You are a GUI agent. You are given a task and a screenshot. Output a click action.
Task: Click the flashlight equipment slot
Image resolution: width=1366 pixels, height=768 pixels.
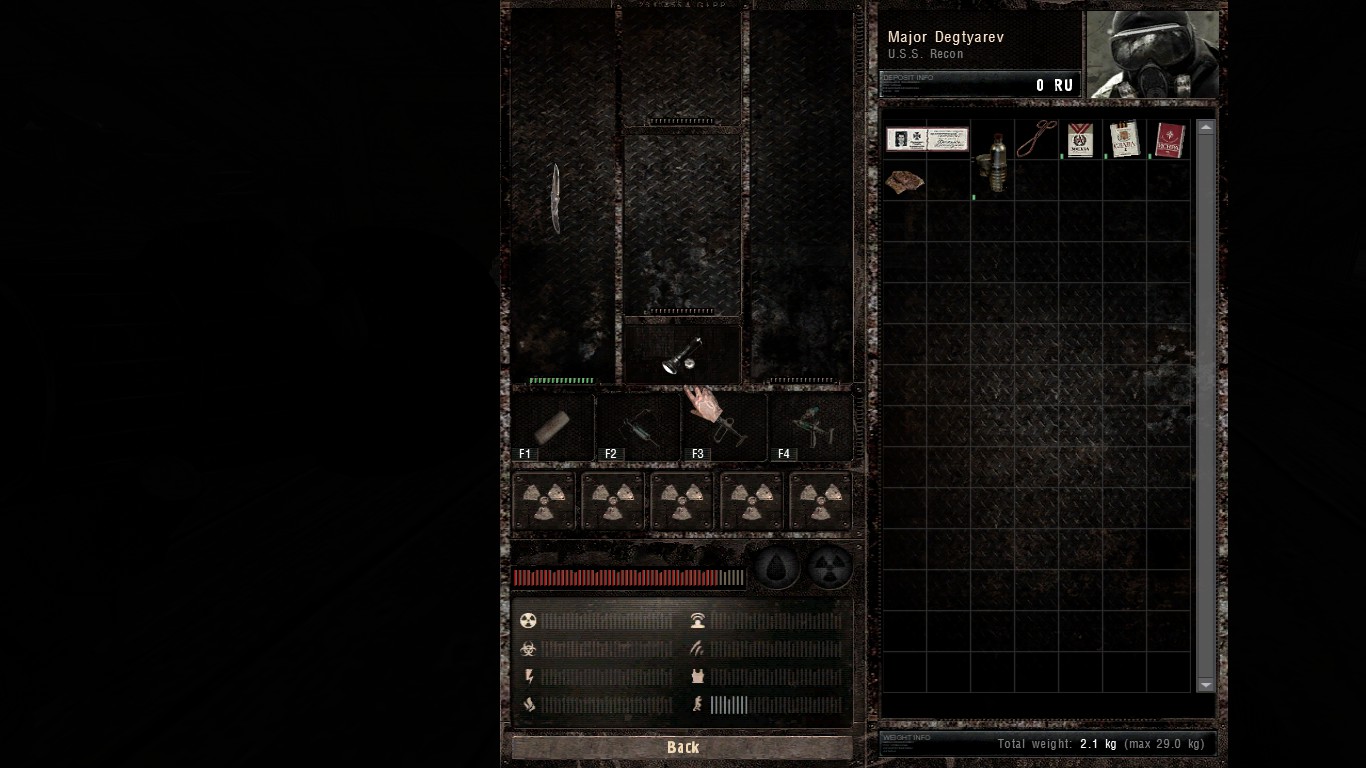coord(683,354)
